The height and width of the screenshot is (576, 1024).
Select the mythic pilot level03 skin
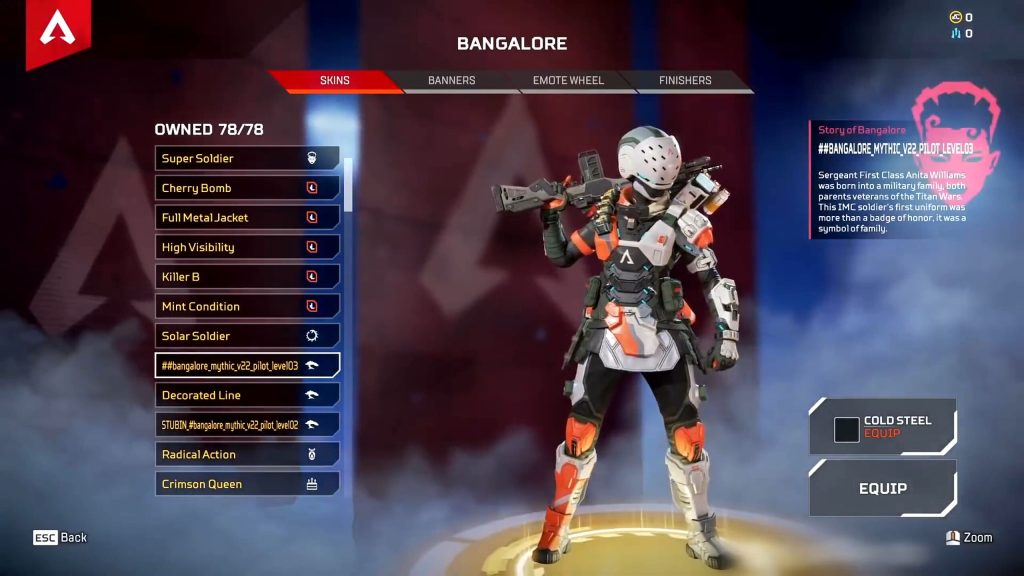point(247,365)
